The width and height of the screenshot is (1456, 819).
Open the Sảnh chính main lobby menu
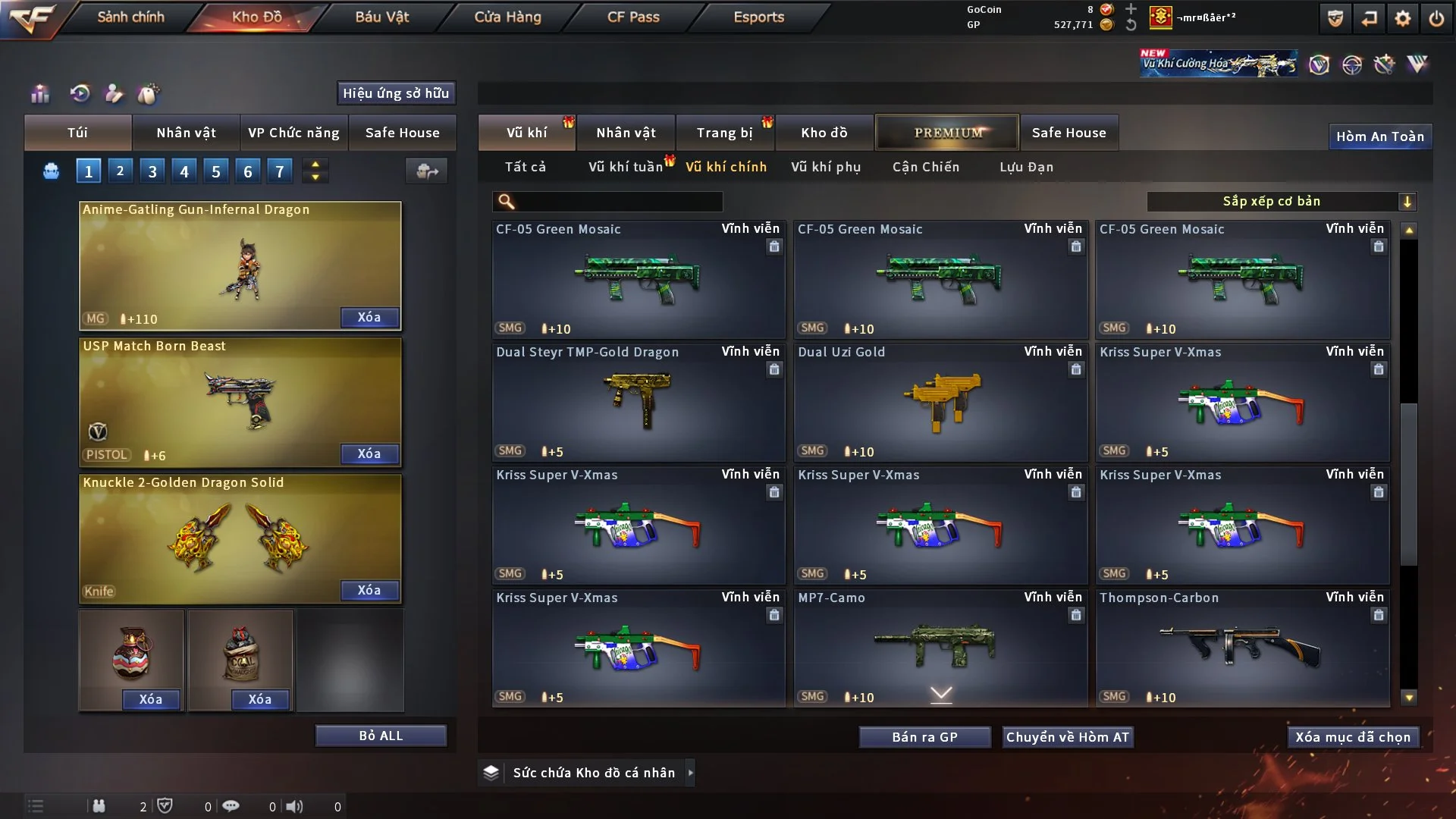pyautogui.click(x=130, y=17)
